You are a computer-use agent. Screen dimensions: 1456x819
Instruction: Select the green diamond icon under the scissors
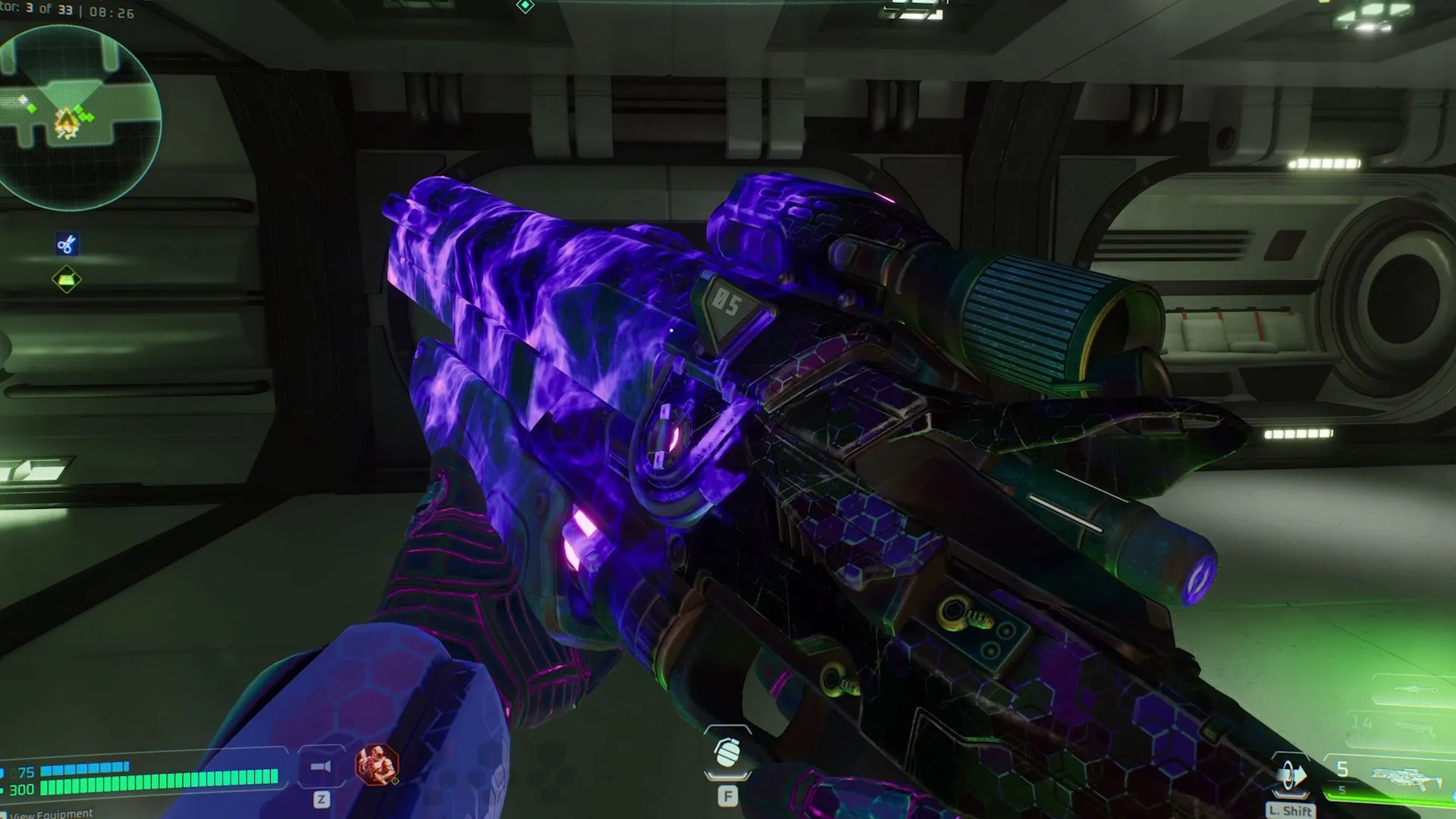click(x=67, y=280)
